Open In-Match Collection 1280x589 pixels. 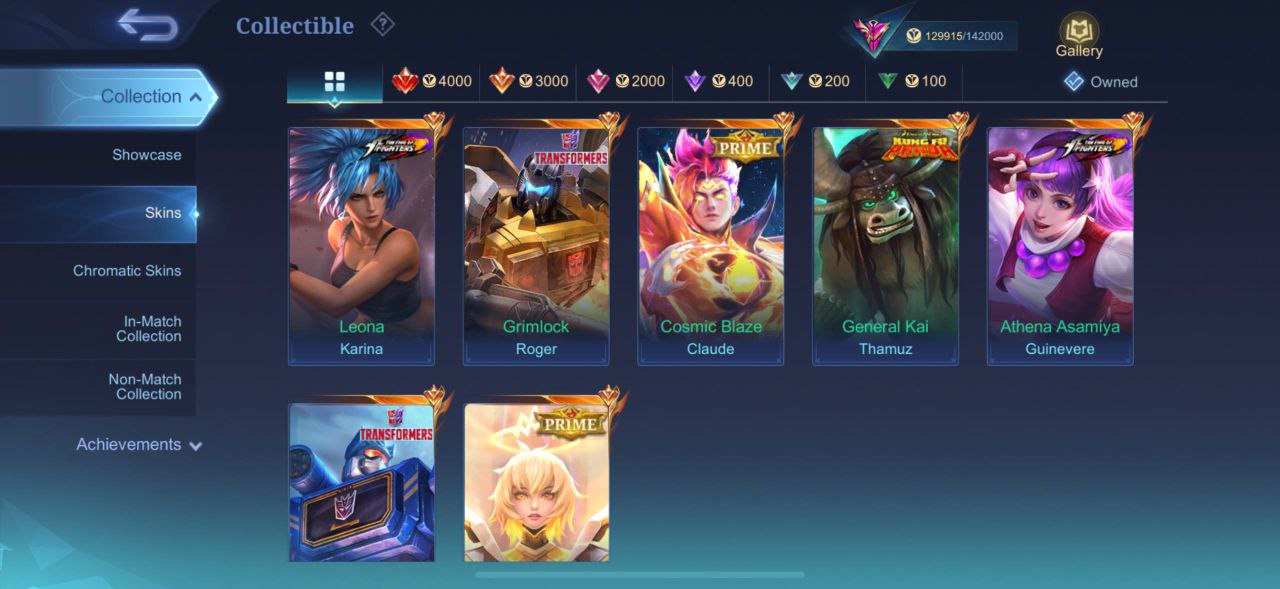(x=148, y=329)
